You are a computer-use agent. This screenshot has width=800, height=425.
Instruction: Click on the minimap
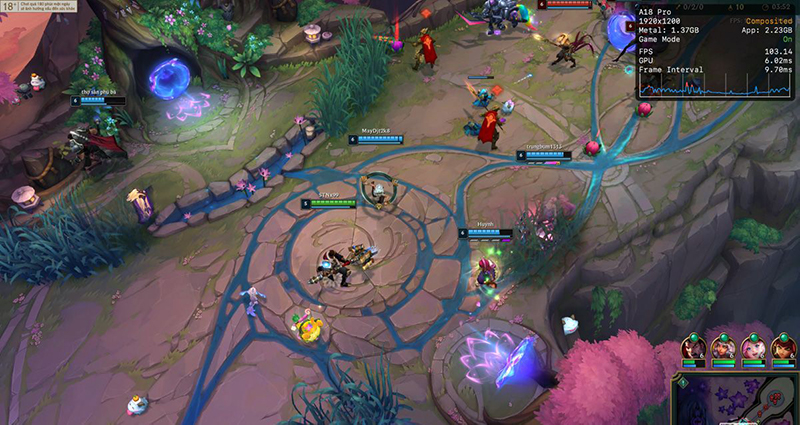pyautogui.click(x=740, y=400)
